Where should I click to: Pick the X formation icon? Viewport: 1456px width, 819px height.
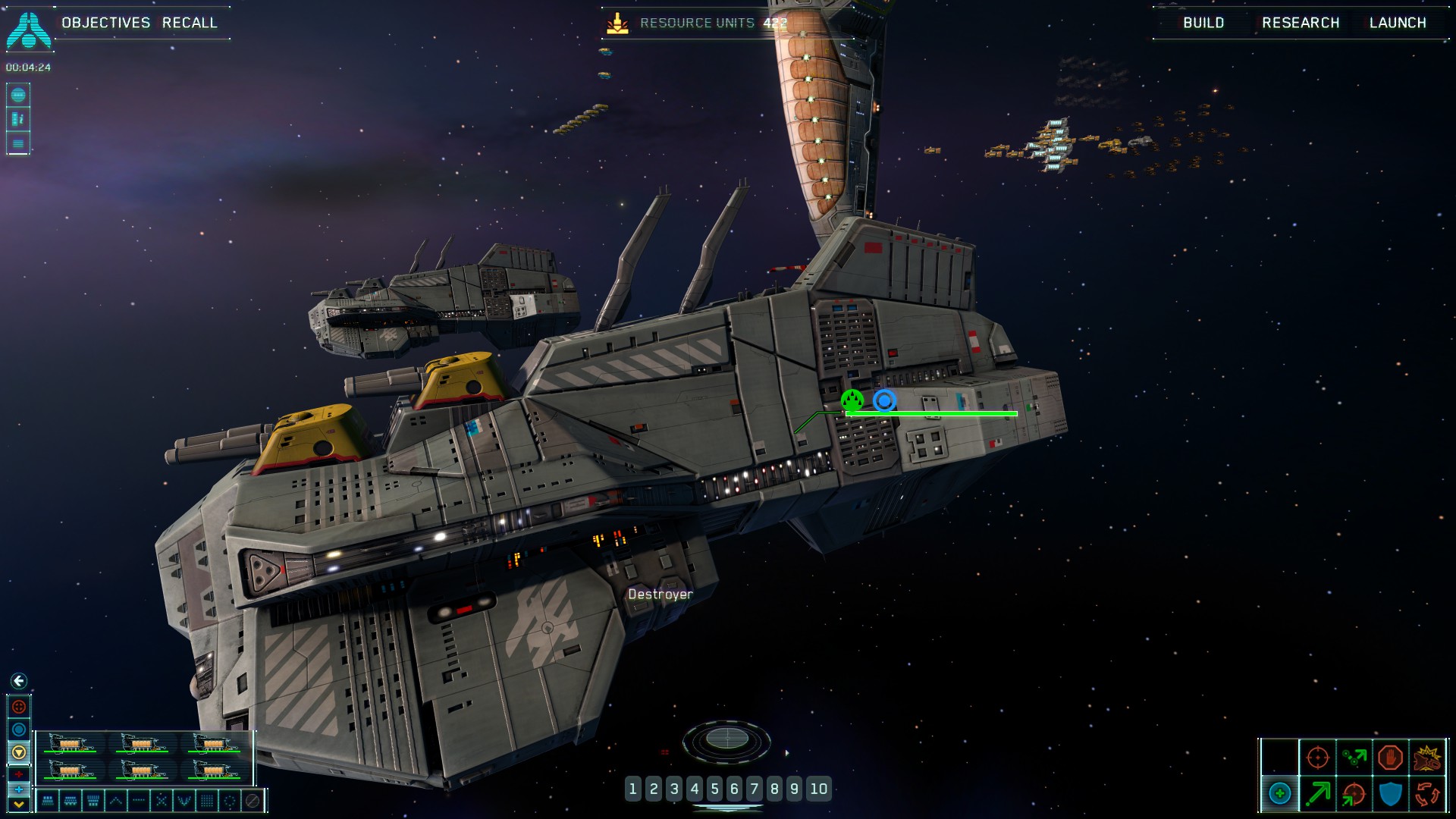click(x=162, y=800)
